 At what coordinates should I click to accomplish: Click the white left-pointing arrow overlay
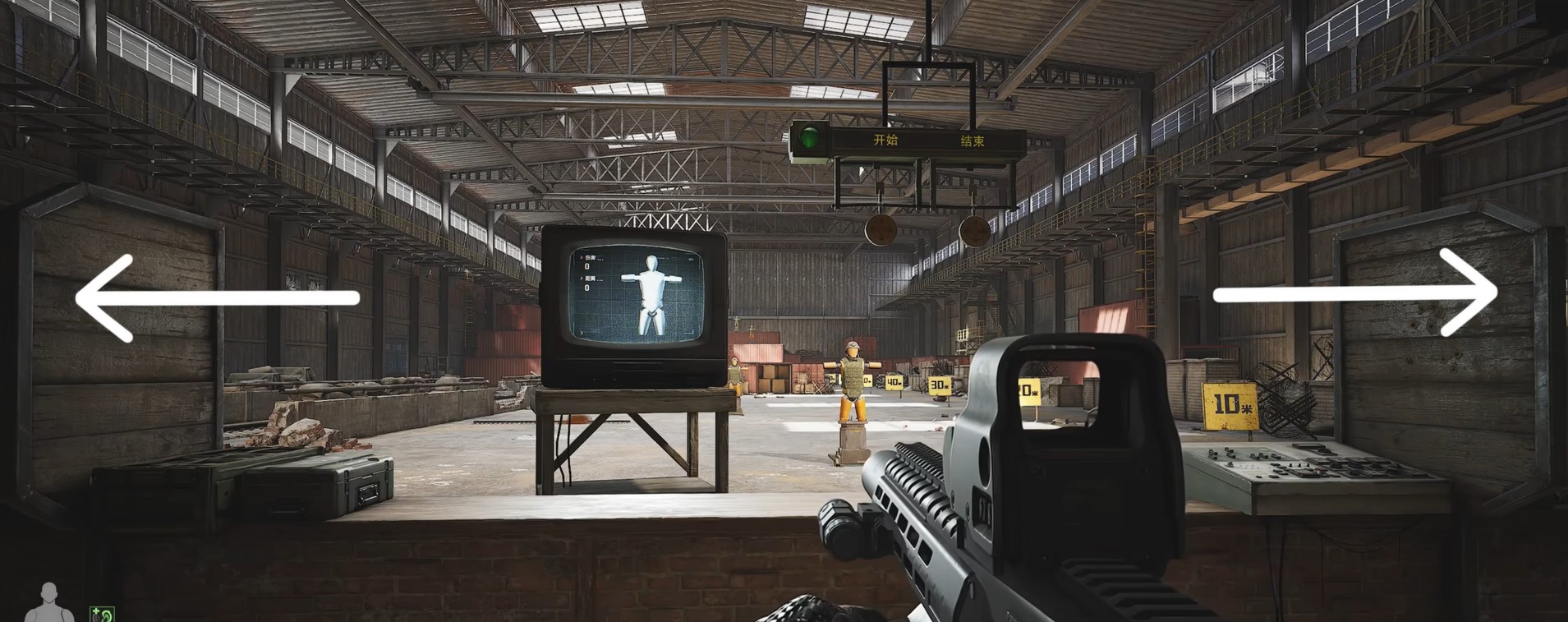[216, 297]
